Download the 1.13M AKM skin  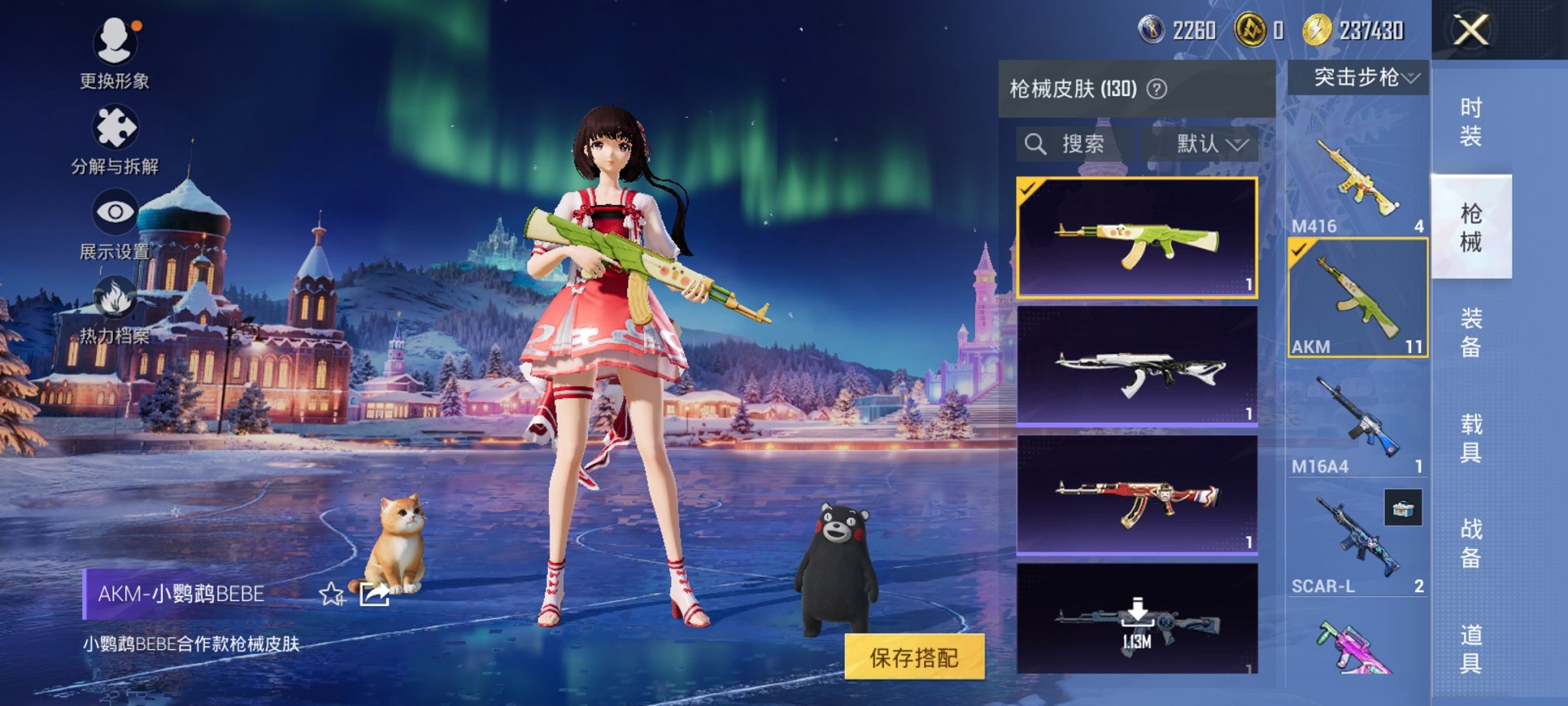[x=1137, y=618]
